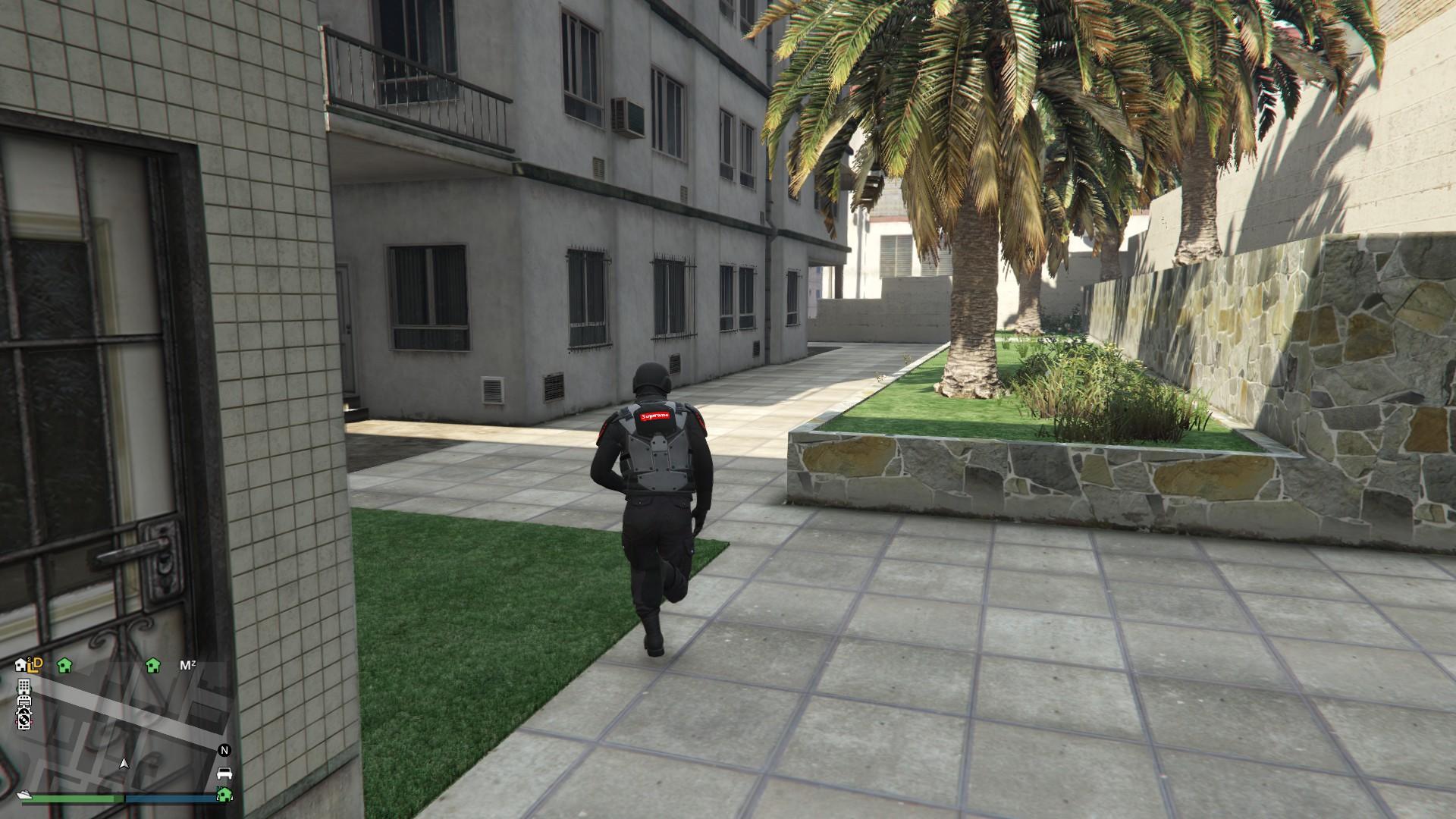Click the superscript 2 next to M on minimap

(x=193, y=661)
